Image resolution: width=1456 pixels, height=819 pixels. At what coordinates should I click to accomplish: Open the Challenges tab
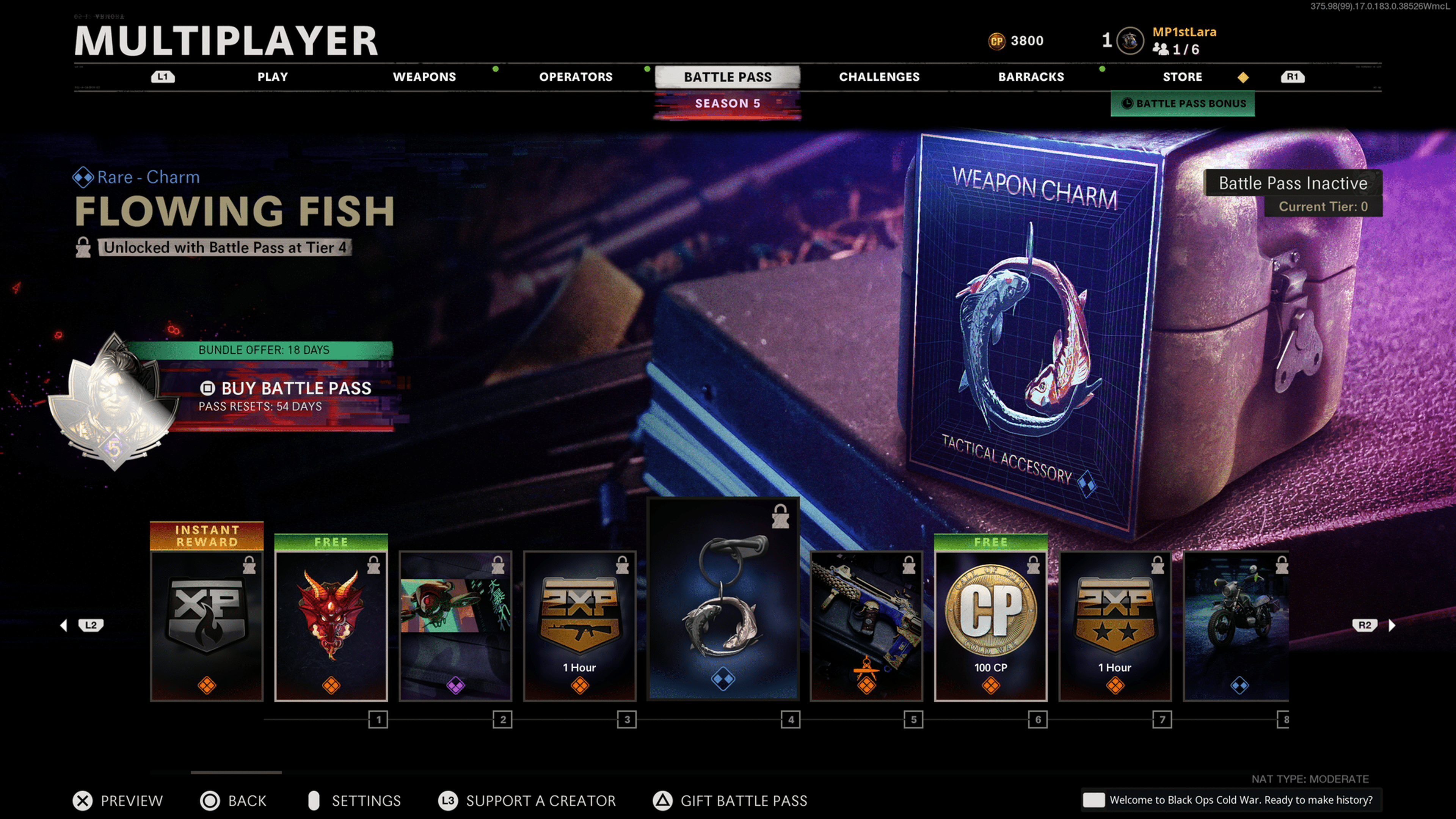pyautogui.click(x=879, y=77)
